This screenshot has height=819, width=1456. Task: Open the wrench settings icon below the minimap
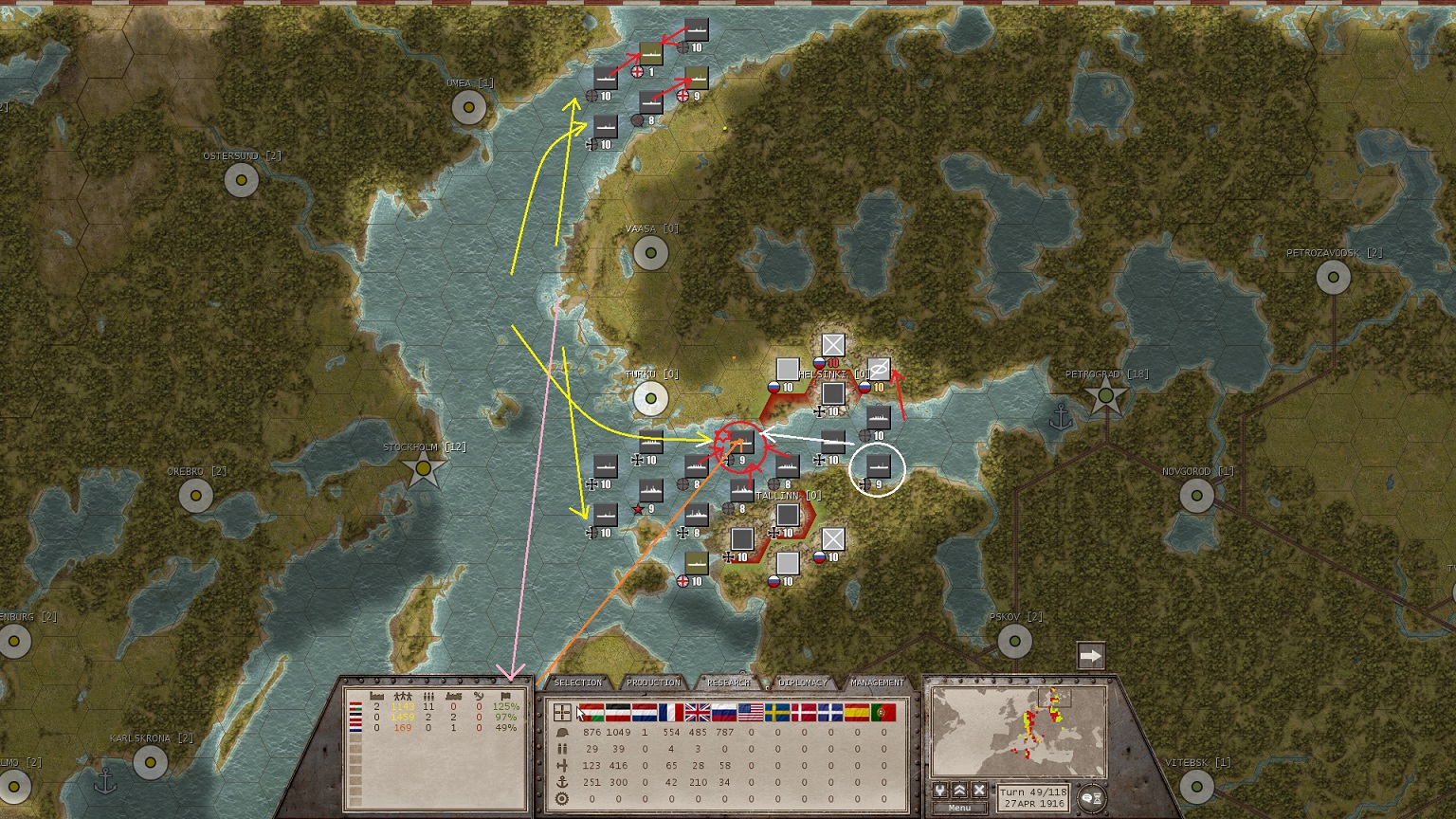[939, 790]
